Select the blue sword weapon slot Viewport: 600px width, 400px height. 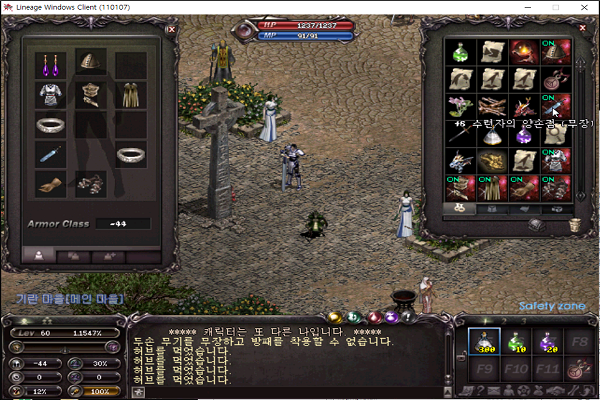(50, 154)
